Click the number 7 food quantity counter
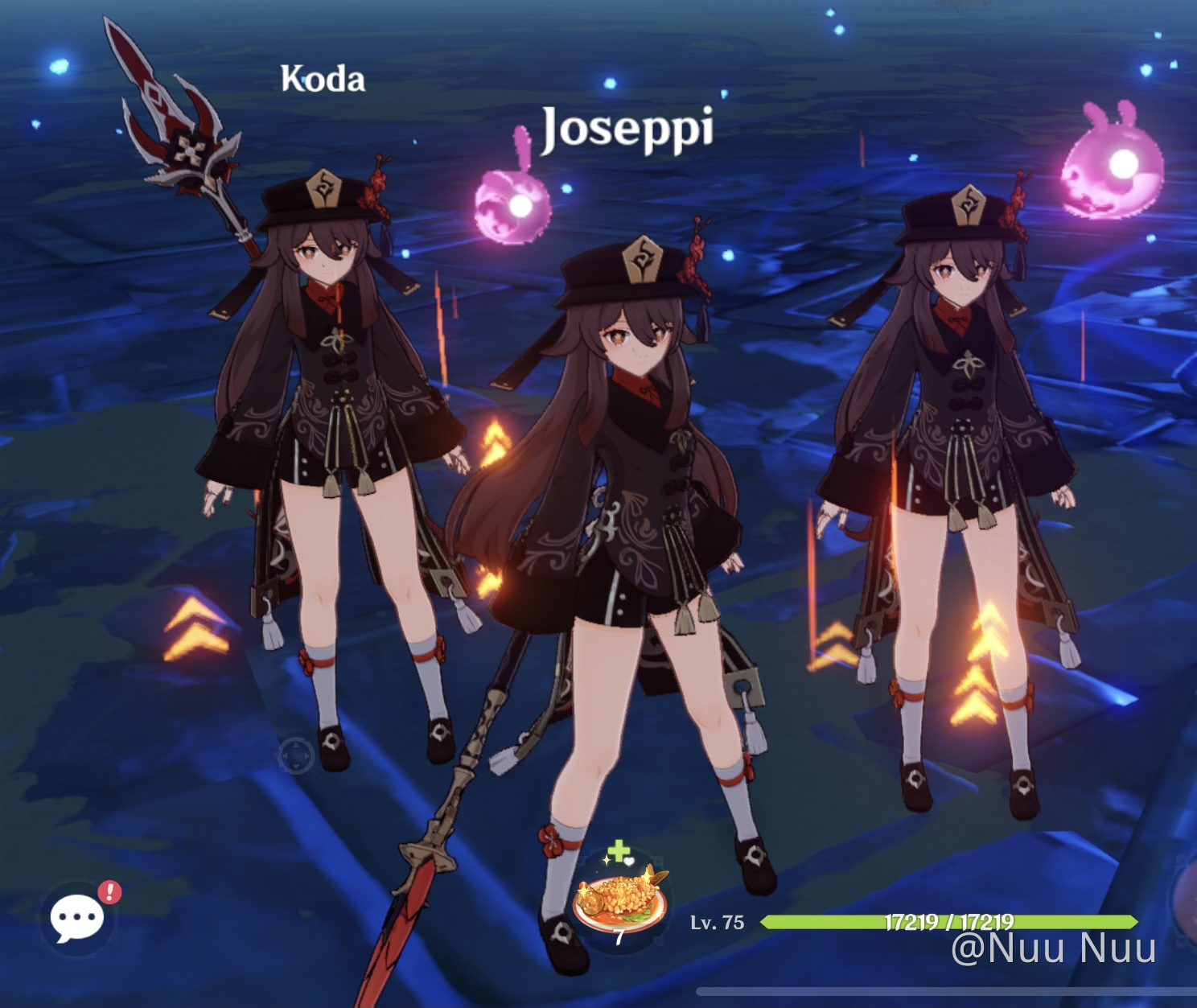Viewport: 1197px width, 1008px height. (x=619, y=936)
